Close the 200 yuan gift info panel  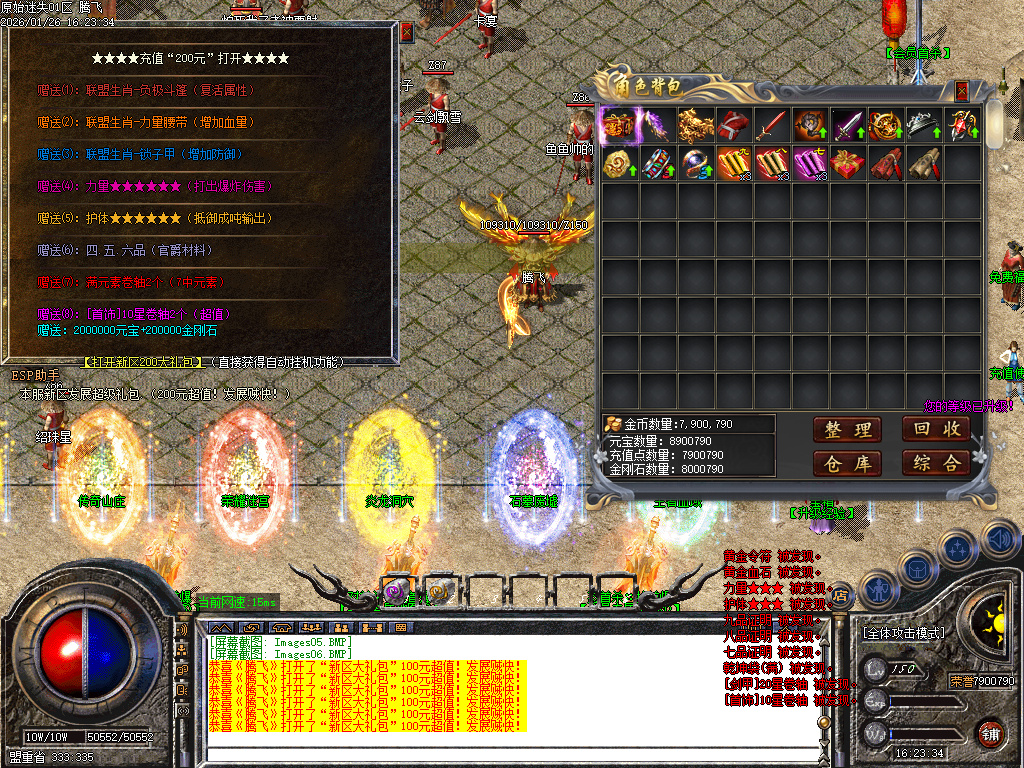pyautogui.click(x=406, y=32)
